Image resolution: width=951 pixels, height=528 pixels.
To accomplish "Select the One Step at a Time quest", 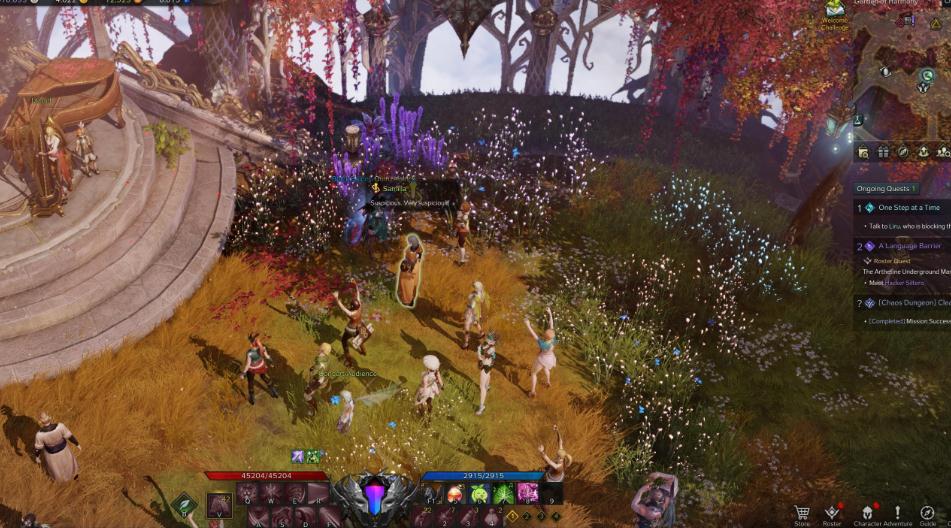I will pyautogui.click(x=903, y=207).
